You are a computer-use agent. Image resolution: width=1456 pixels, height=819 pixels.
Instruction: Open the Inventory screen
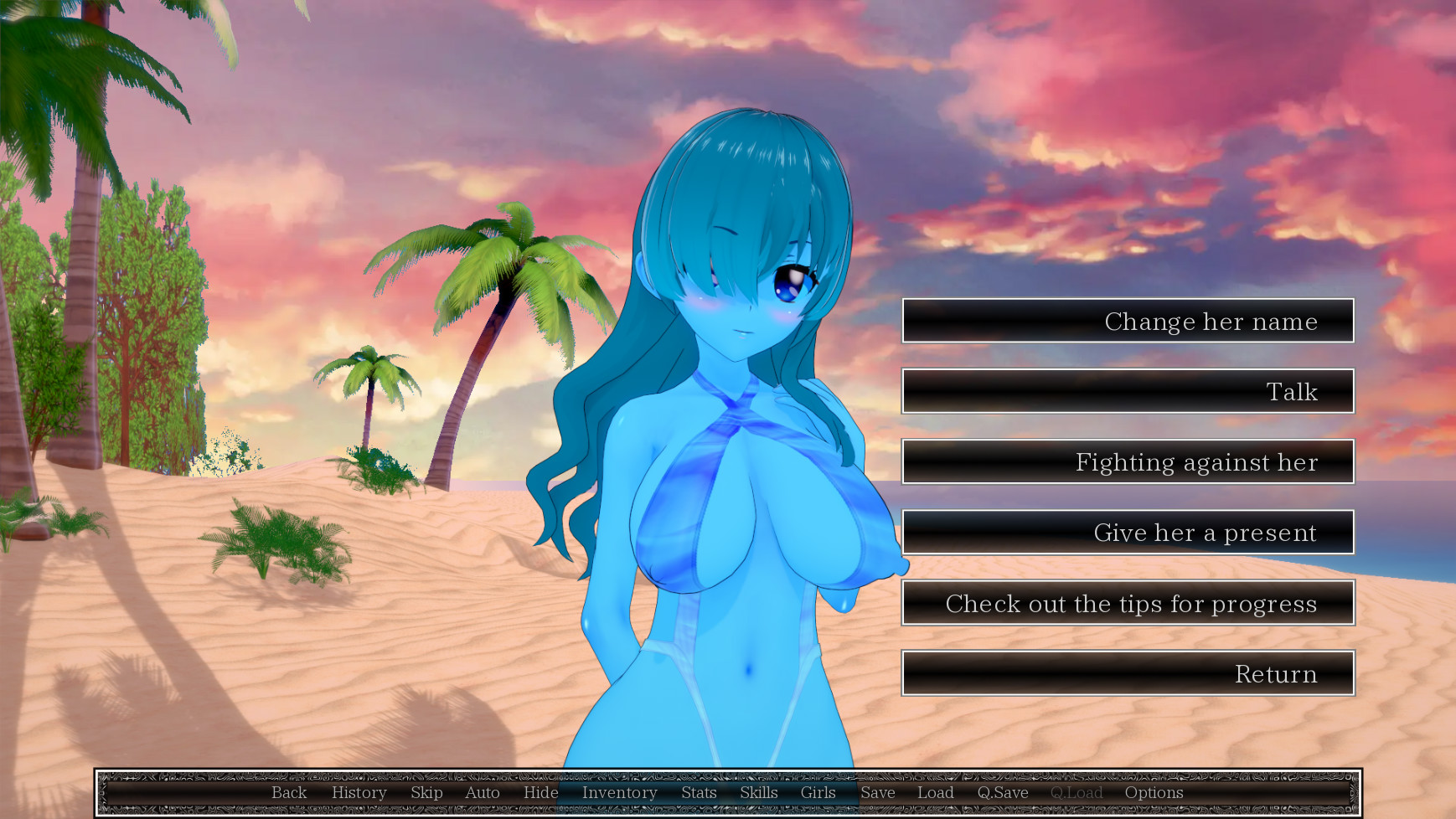pos(620,793)
